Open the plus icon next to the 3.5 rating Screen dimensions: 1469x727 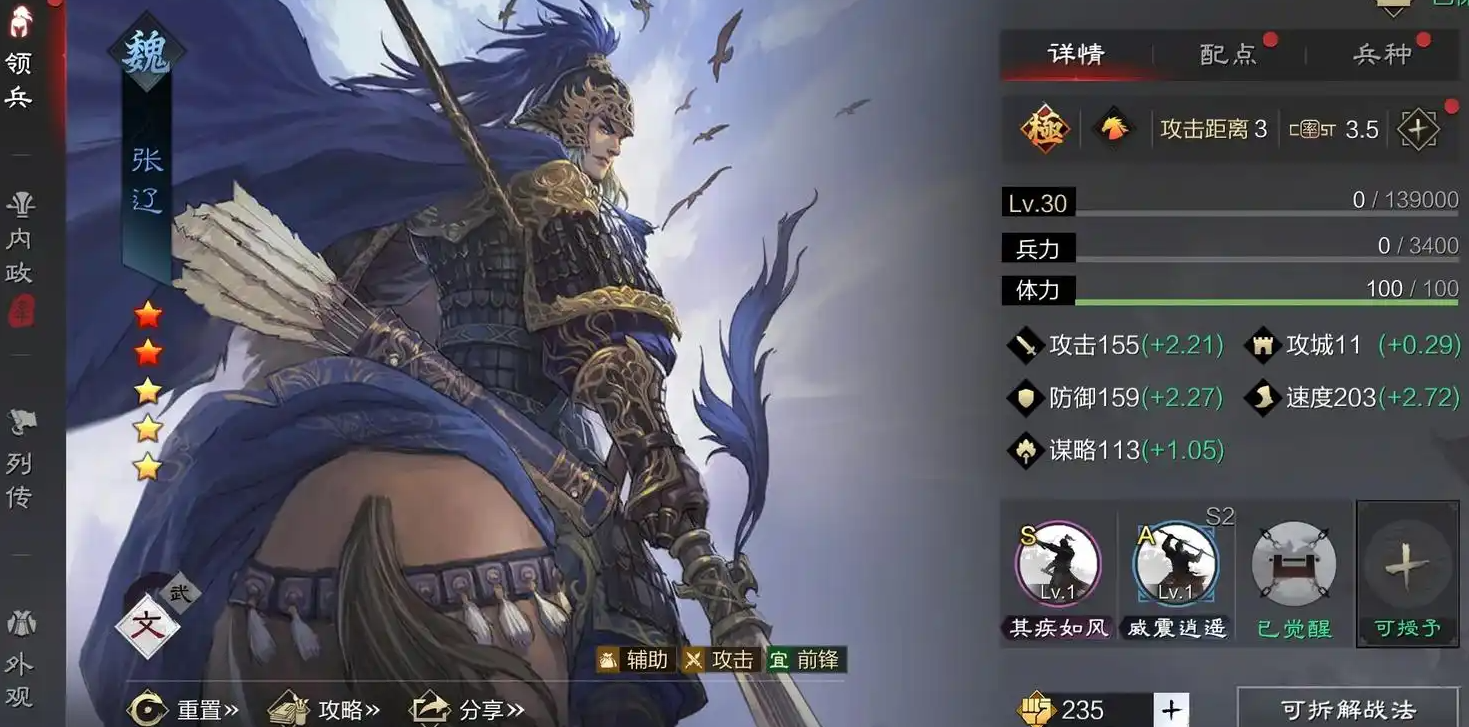pyautogui.click(x=1419, y=128)
